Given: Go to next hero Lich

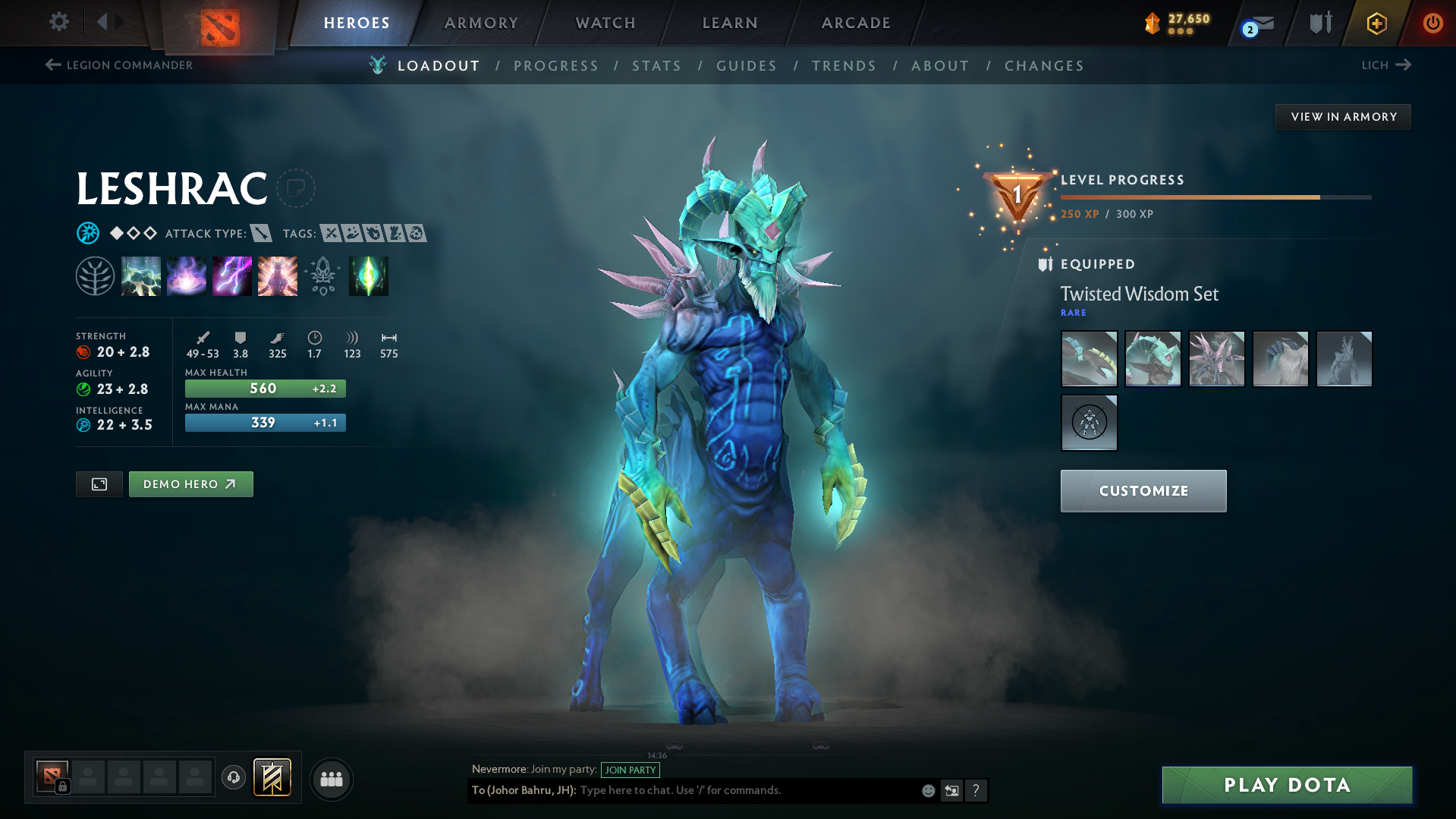Looking at the screenshot, I should (x=1385, y=65).
